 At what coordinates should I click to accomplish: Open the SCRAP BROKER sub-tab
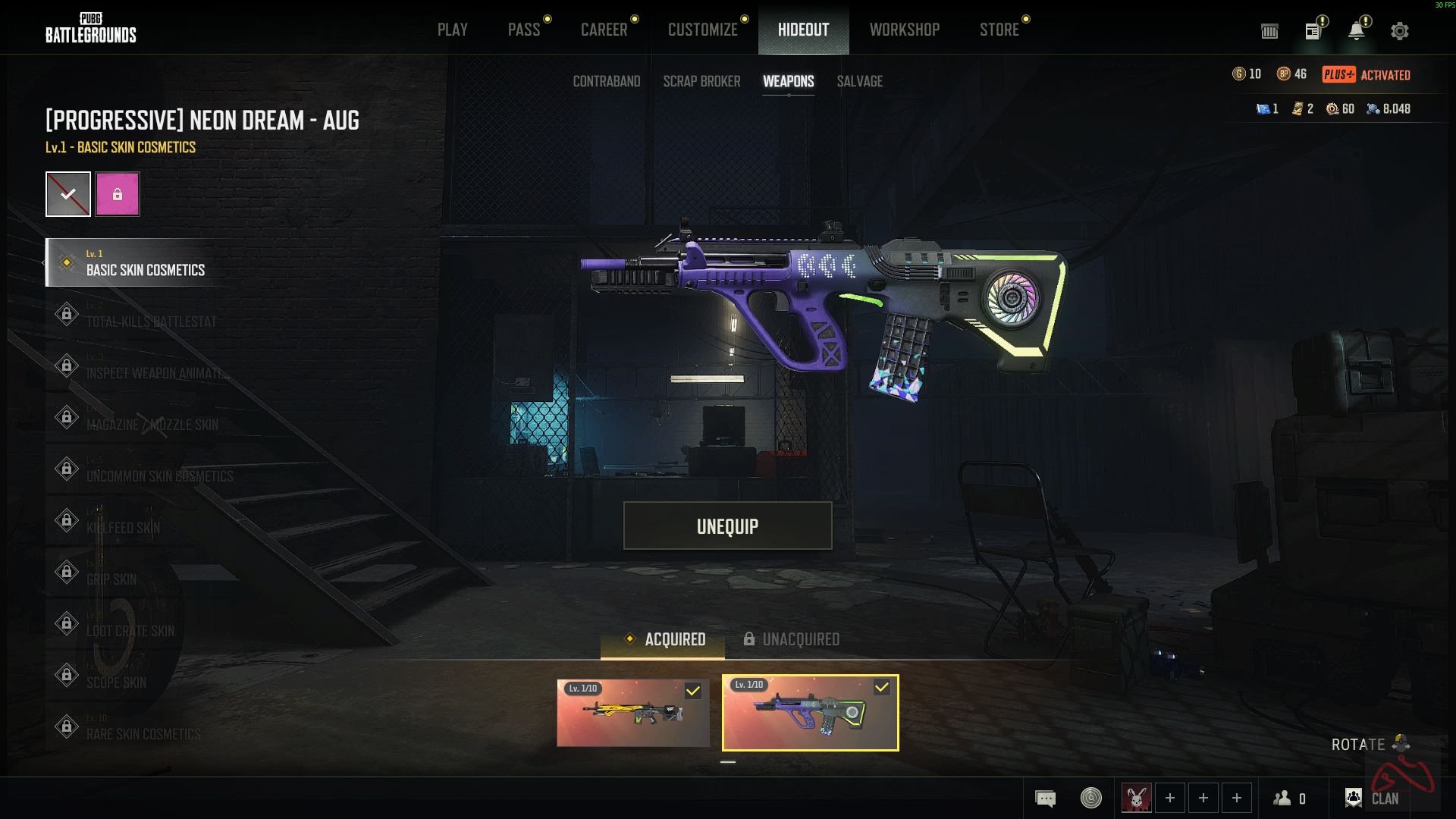(x=701, y=81)
